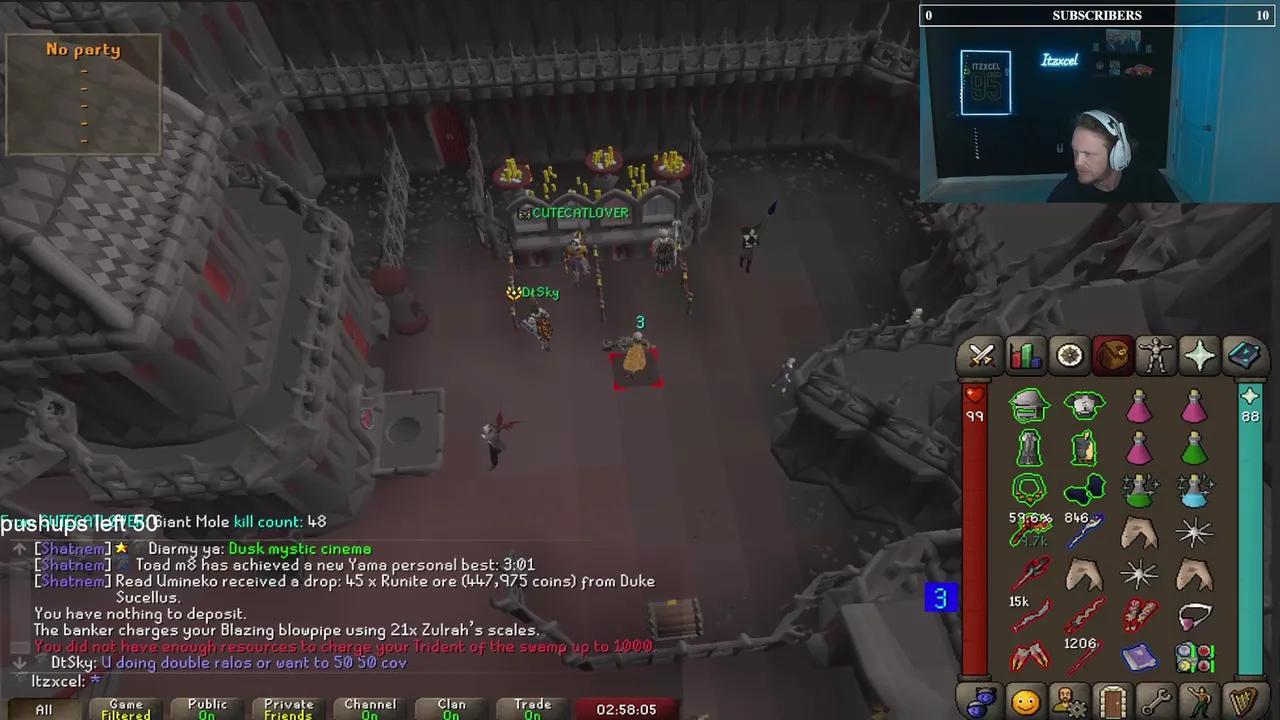Open the Spellbook tab
This screenshot has height=720, width=1280.
coord(1243,355)
